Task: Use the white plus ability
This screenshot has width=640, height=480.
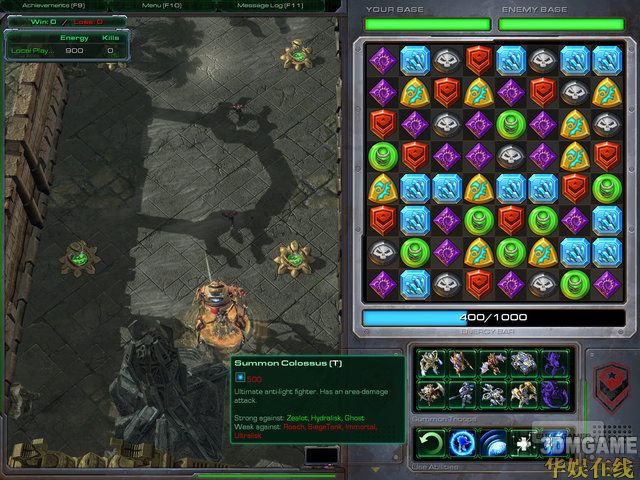Action: [525, 442]
